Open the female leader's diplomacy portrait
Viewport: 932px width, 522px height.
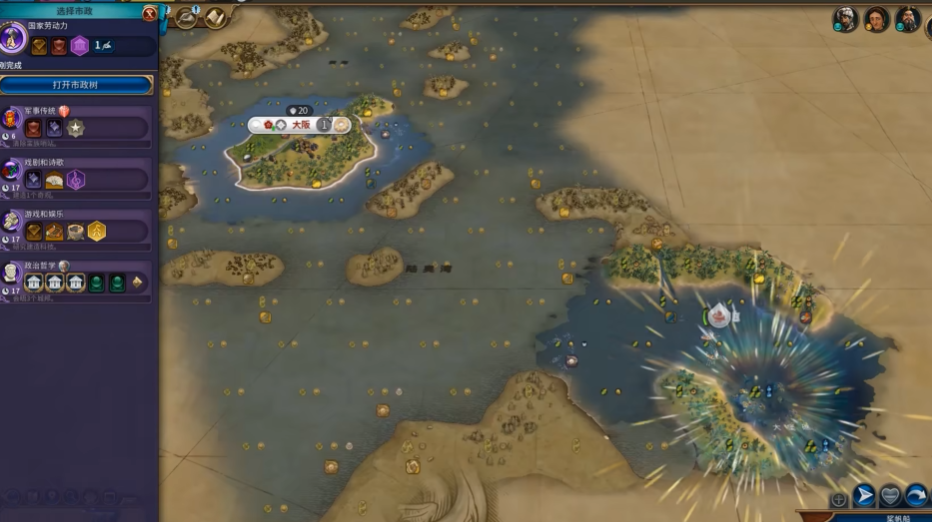coord(877,19)
